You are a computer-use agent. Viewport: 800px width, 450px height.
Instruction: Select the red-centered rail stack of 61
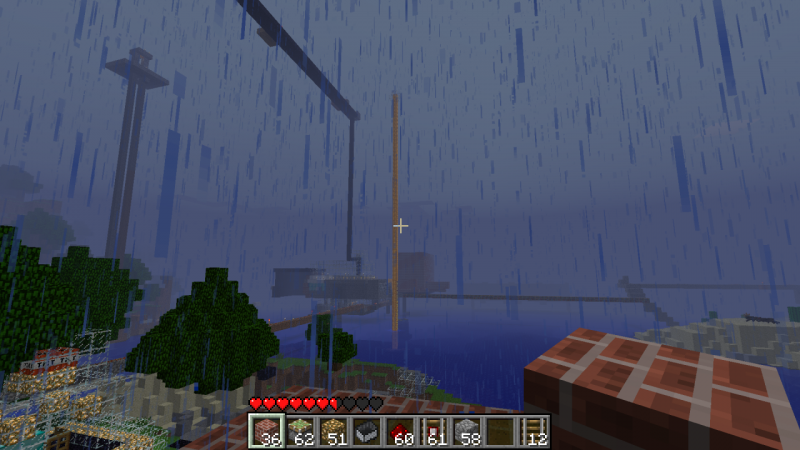(433, 431)
